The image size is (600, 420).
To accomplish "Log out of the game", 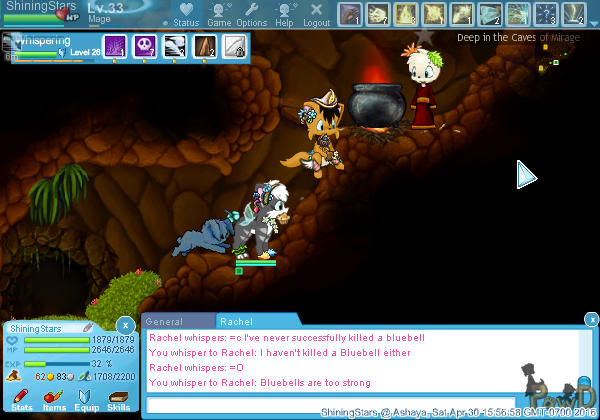I will coord(316,15).
